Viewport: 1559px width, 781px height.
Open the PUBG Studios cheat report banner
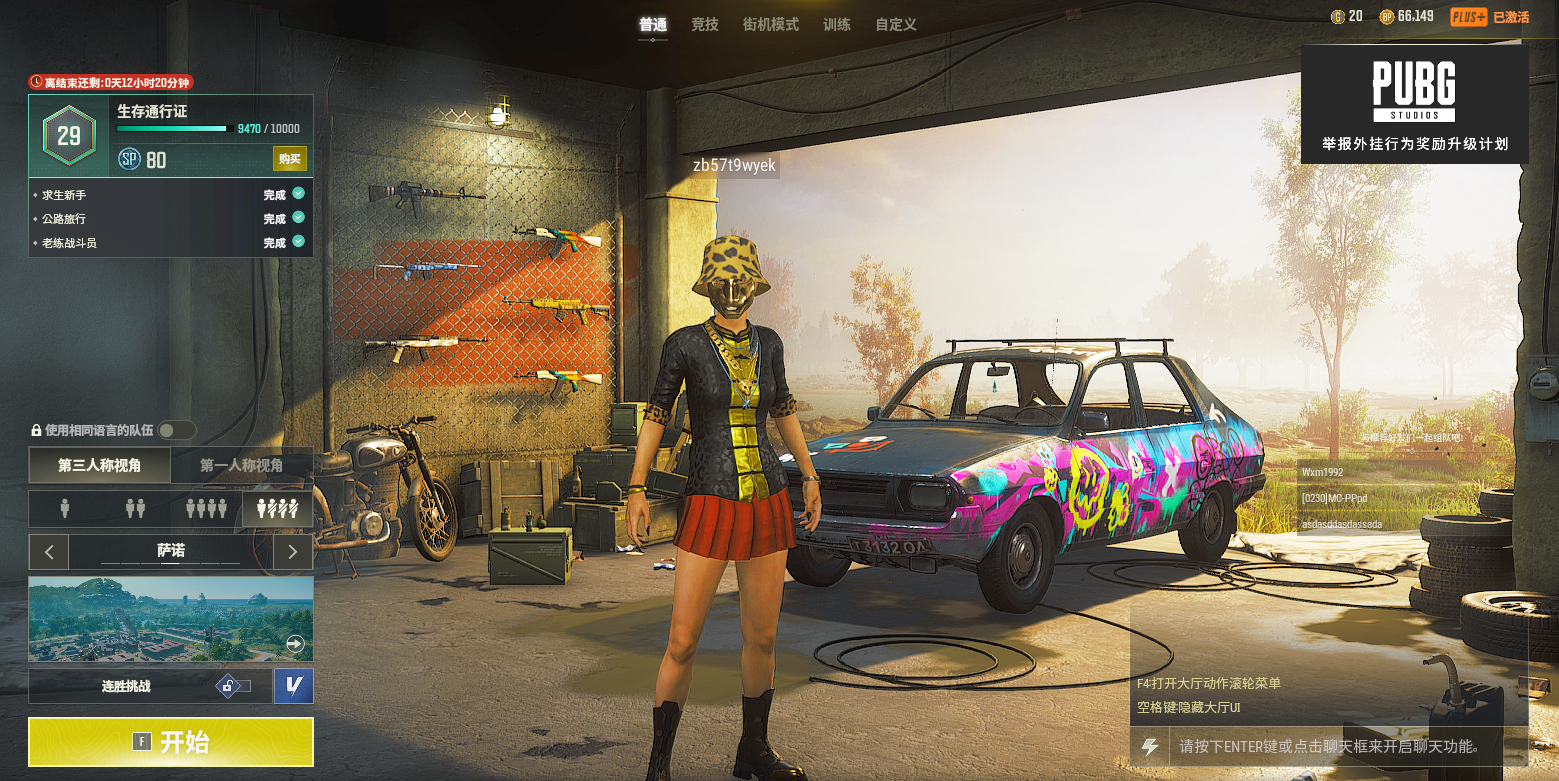1414,104
